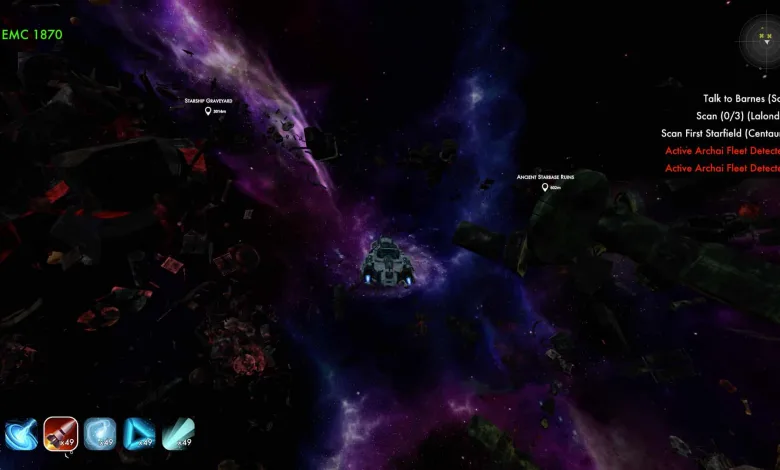
Task: Activate the blue triangle ability
Action: click(139, 434)
